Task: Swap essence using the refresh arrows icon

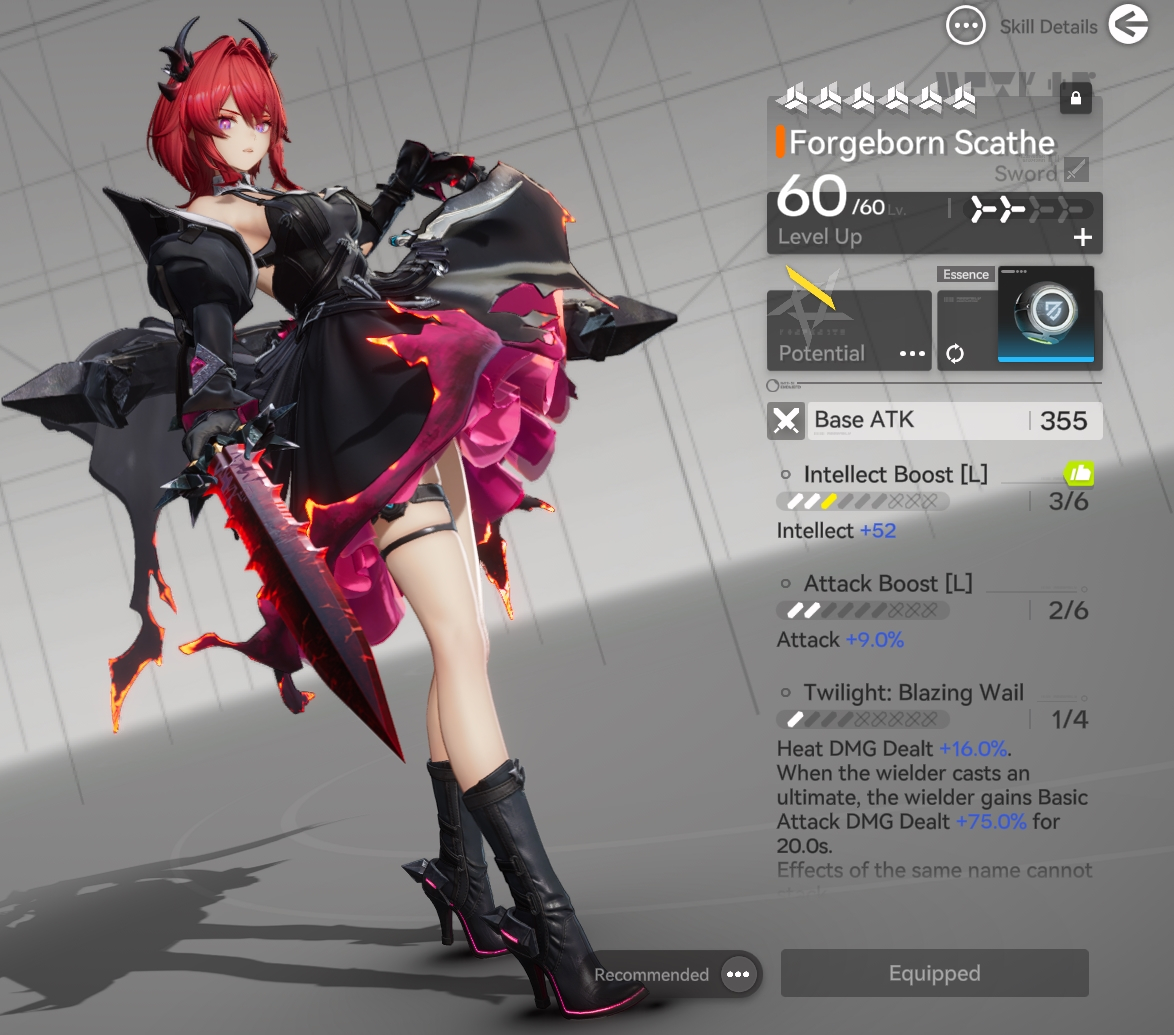Action: coord(955,354)
